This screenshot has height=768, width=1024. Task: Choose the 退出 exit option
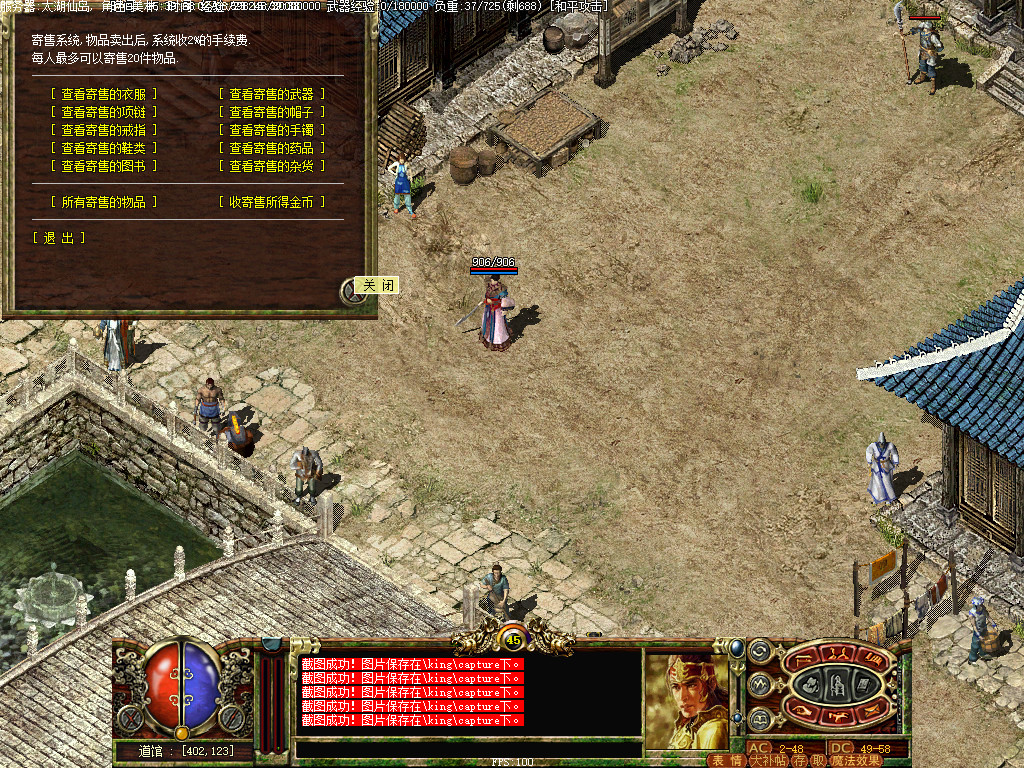pos(59,238)
